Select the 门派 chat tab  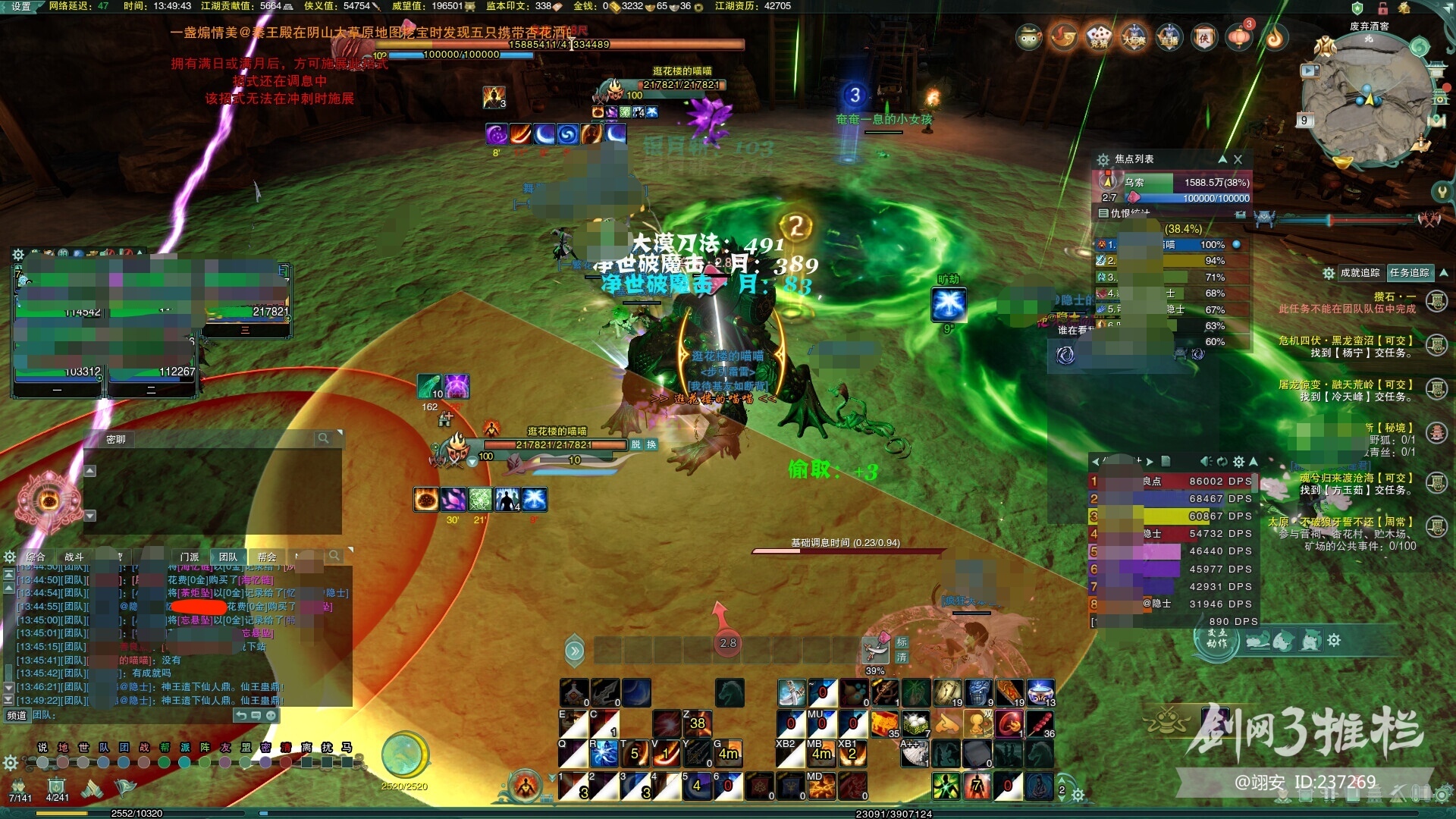(190, 557)
